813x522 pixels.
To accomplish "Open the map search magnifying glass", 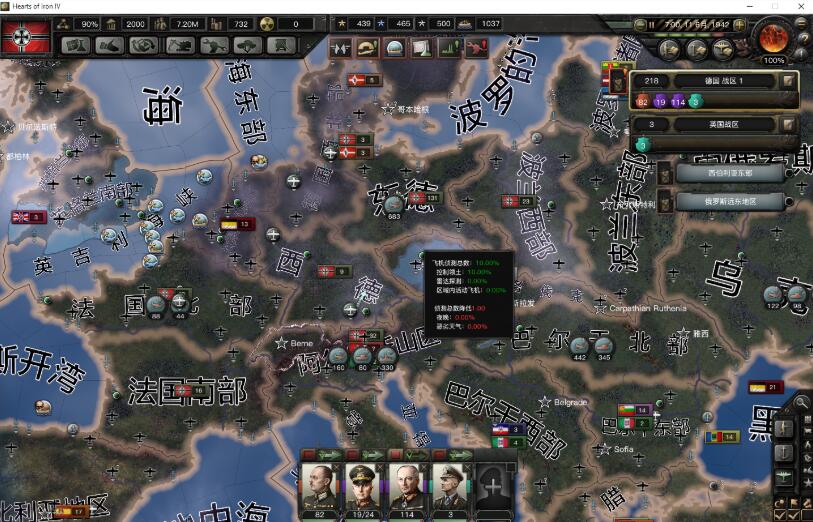I will tap(801, 403).
